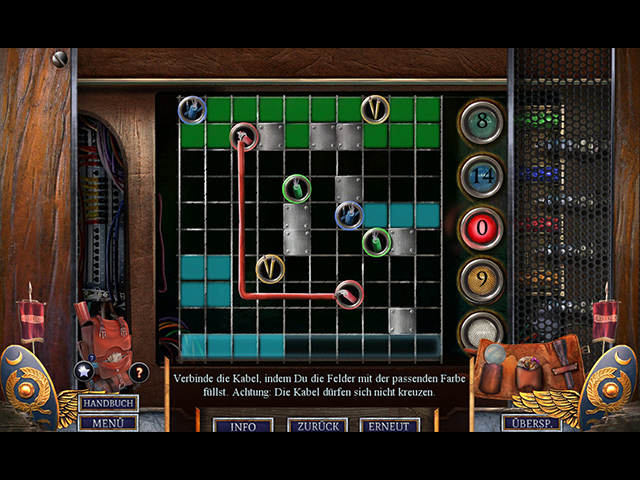Reset the puzzle with ERNEUT
This screenshot has height=480, width=640.
[x=389, y=425]
